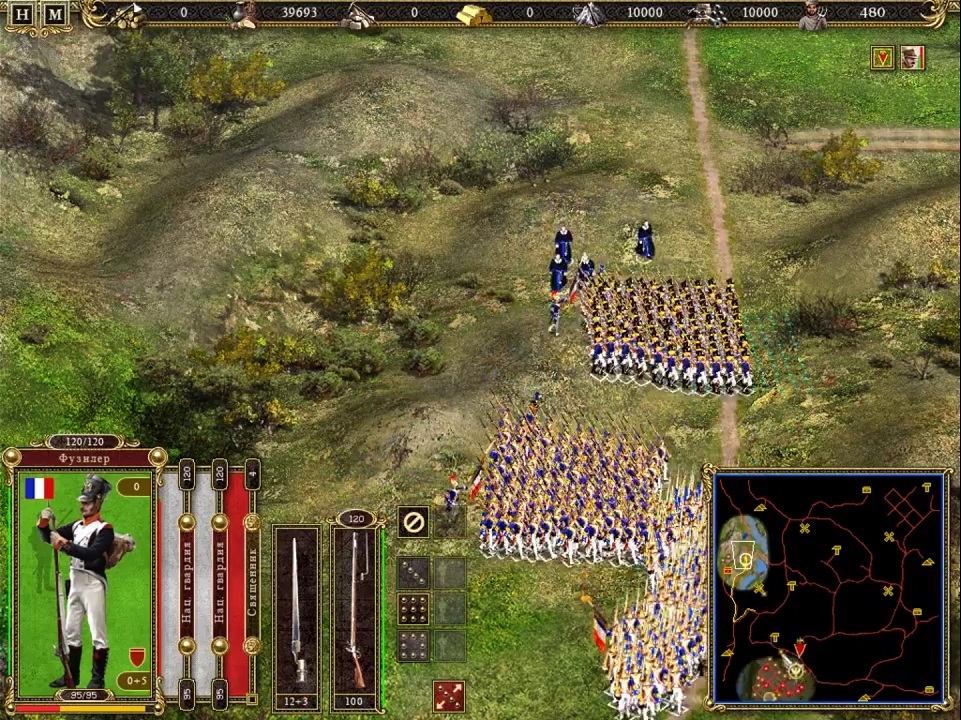Select the diagonal three-dot line formation
This screenshot has height=720, width=961.
click(414, 572)
